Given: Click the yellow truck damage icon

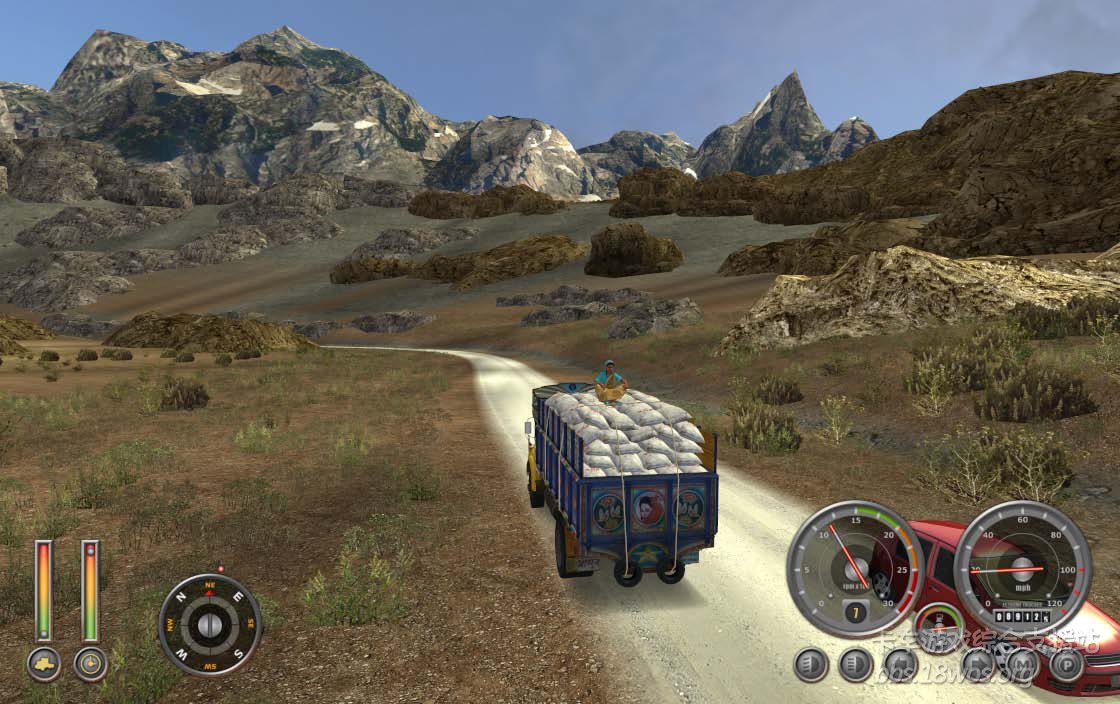Looking at the screenshot, I should point(44,663).
